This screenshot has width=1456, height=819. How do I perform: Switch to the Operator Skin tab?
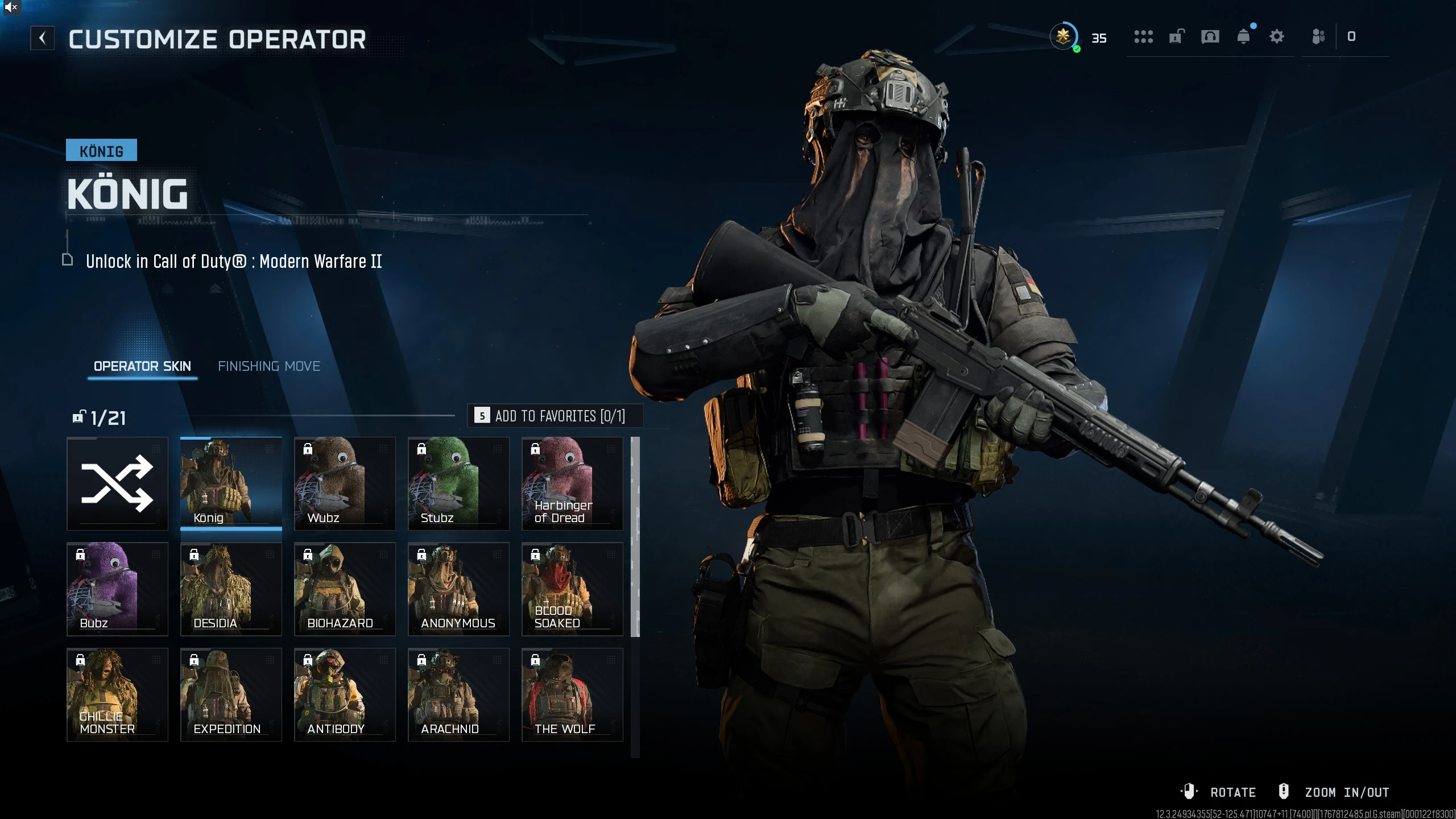[142, 366]
